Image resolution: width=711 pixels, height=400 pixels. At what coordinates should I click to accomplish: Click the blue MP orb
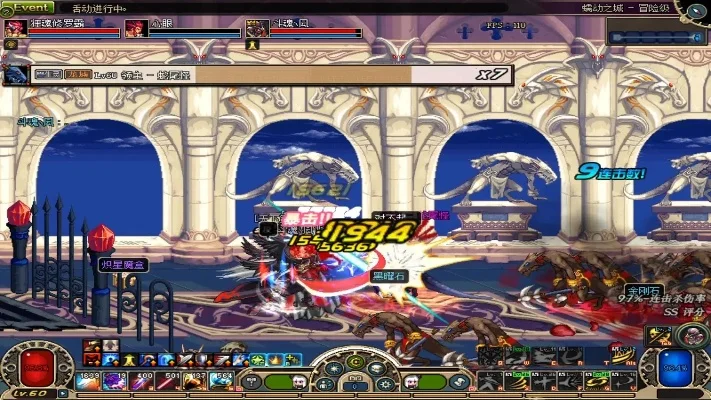[x=675, y=369]
